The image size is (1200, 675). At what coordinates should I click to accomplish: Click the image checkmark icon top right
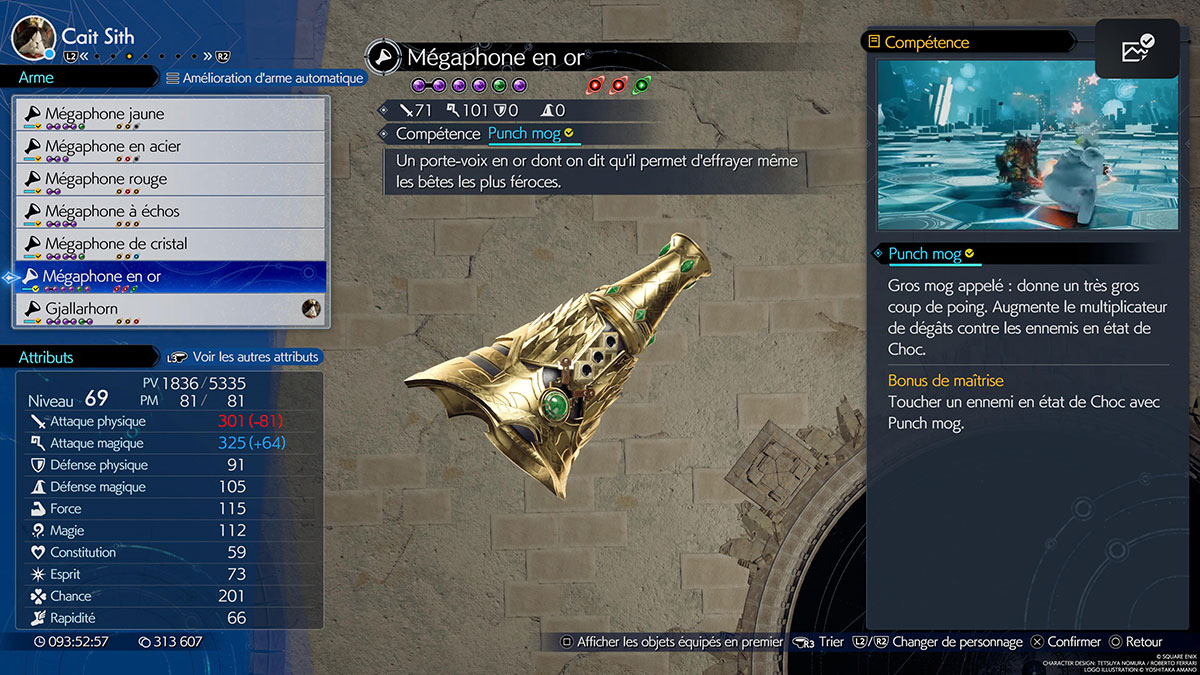[1137, 49]
